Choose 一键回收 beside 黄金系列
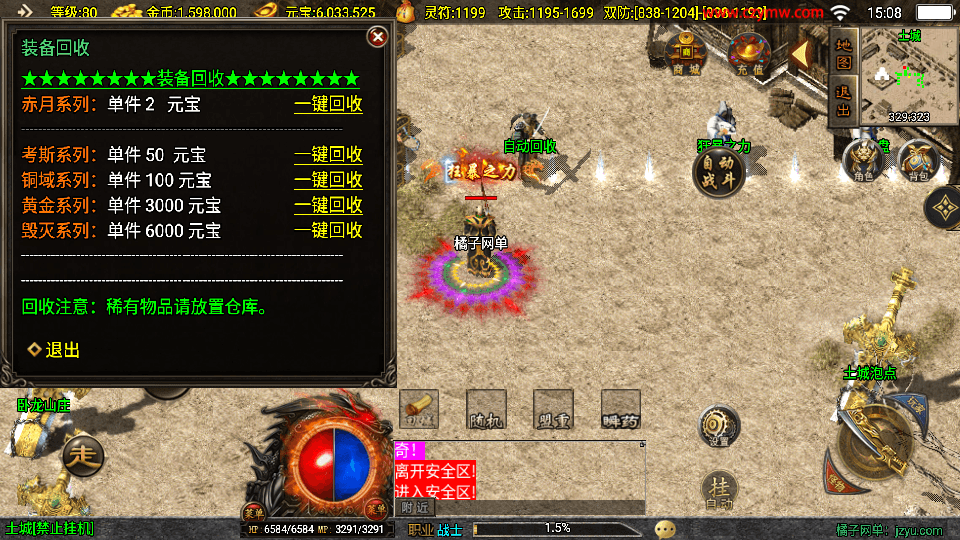960x540 pixels. point(328,205)
